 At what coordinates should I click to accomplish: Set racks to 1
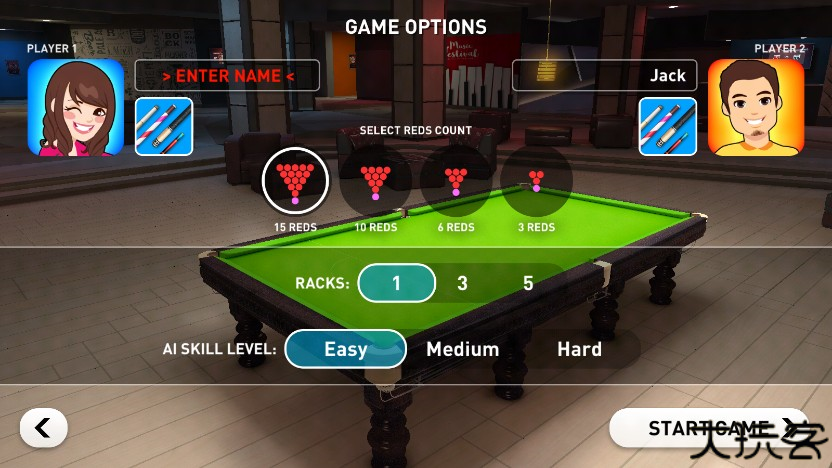396,283
